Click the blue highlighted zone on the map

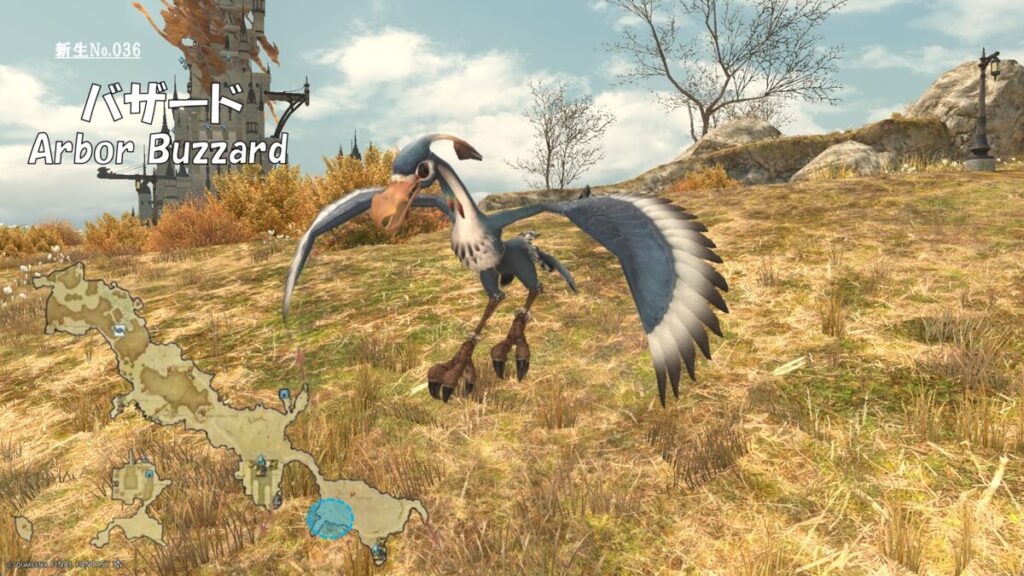330,518
